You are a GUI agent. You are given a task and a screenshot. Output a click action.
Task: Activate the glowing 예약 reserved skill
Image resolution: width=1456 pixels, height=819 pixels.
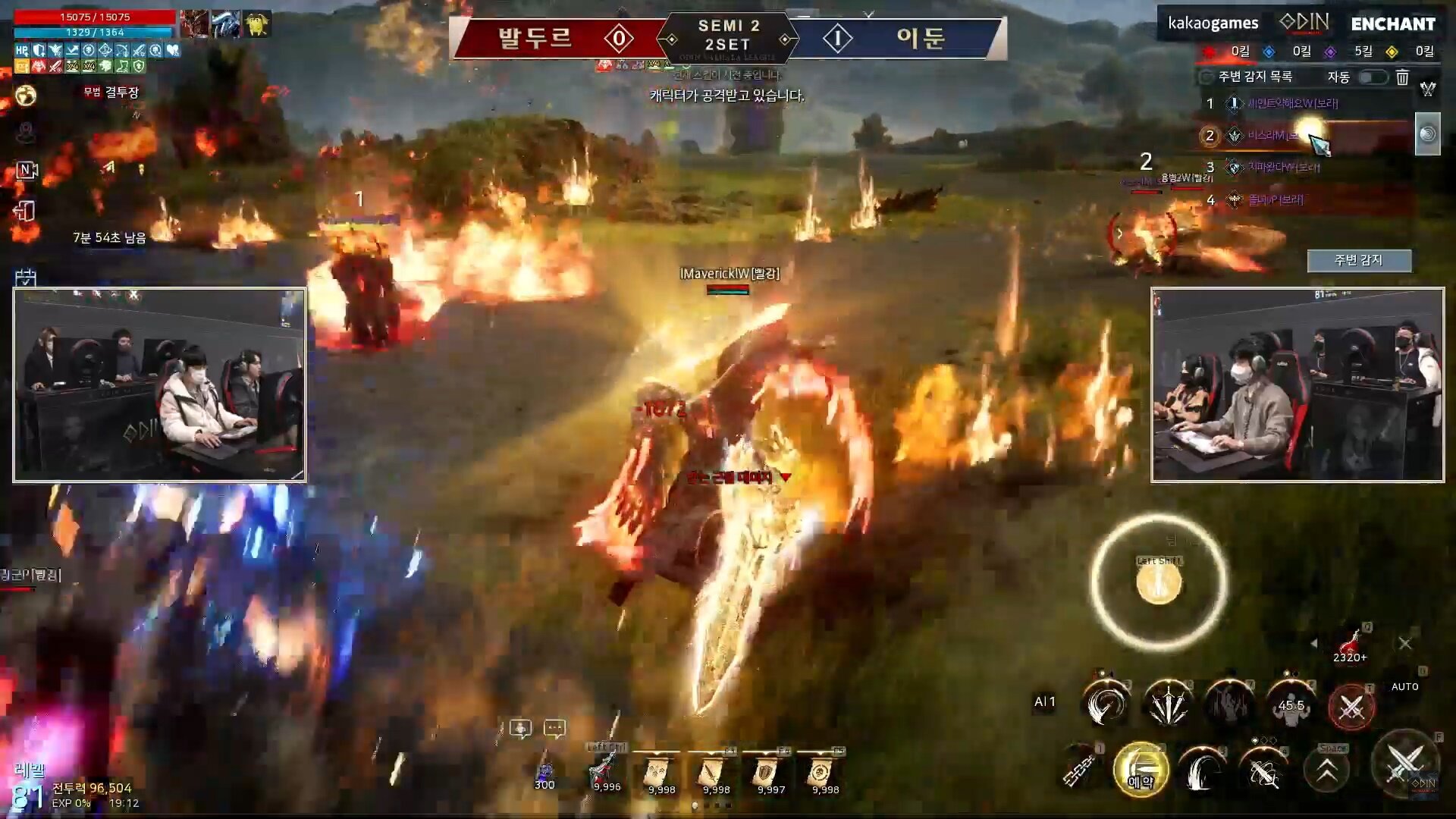coord(1141,770)
